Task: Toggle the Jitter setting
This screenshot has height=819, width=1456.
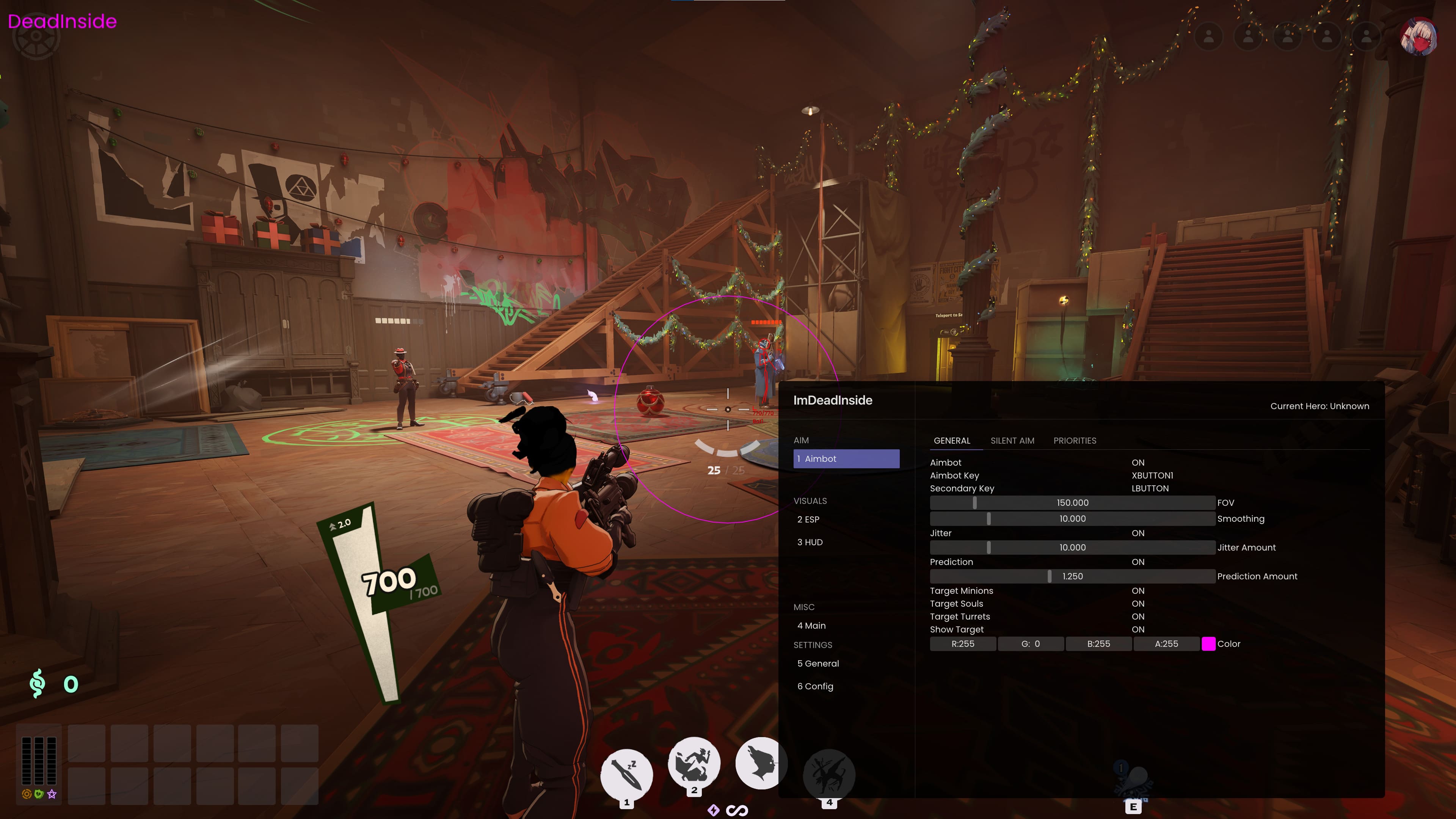Action: coord(1137,533)
